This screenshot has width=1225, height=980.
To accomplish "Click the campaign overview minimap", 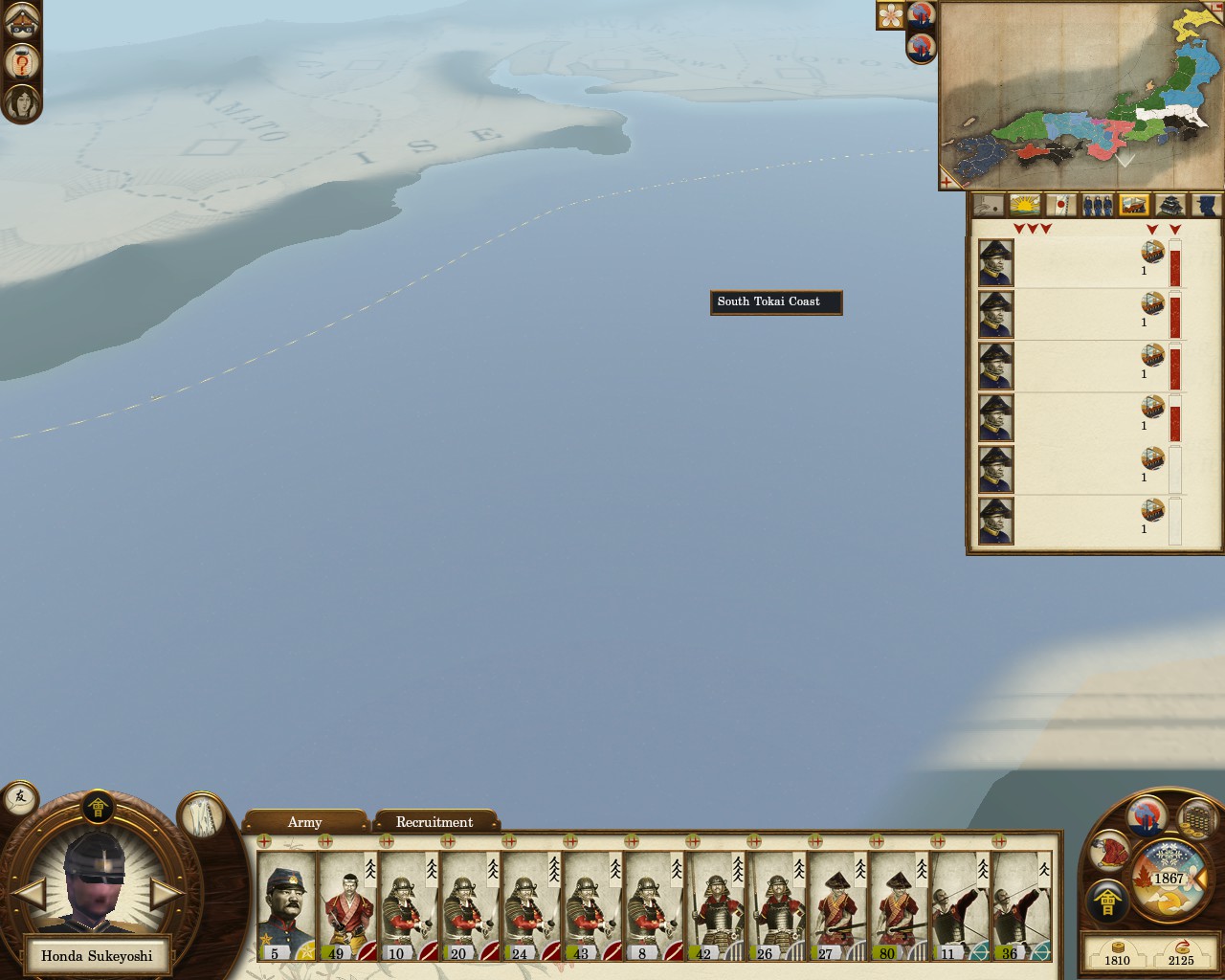I will tap(1081, 94).
